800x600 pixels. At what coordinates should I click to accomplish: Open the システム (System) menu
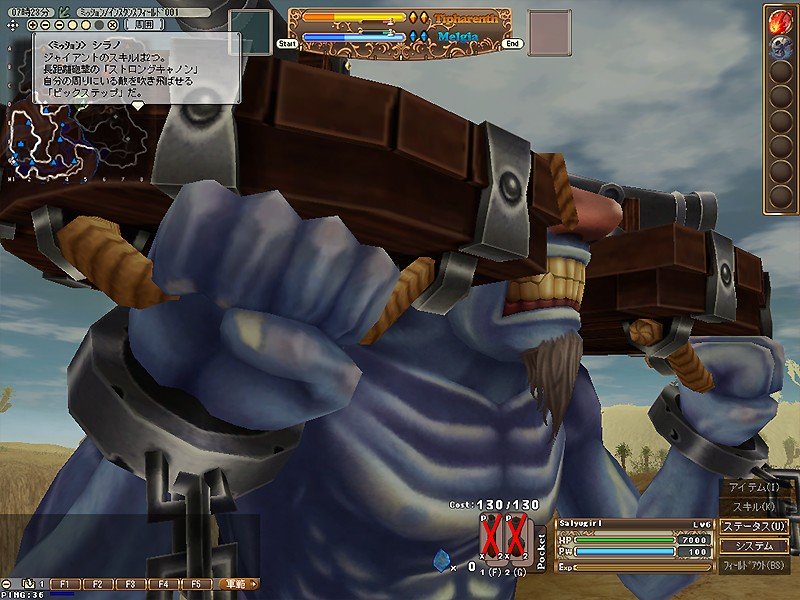pyautogui.click(x=755, y=546)
